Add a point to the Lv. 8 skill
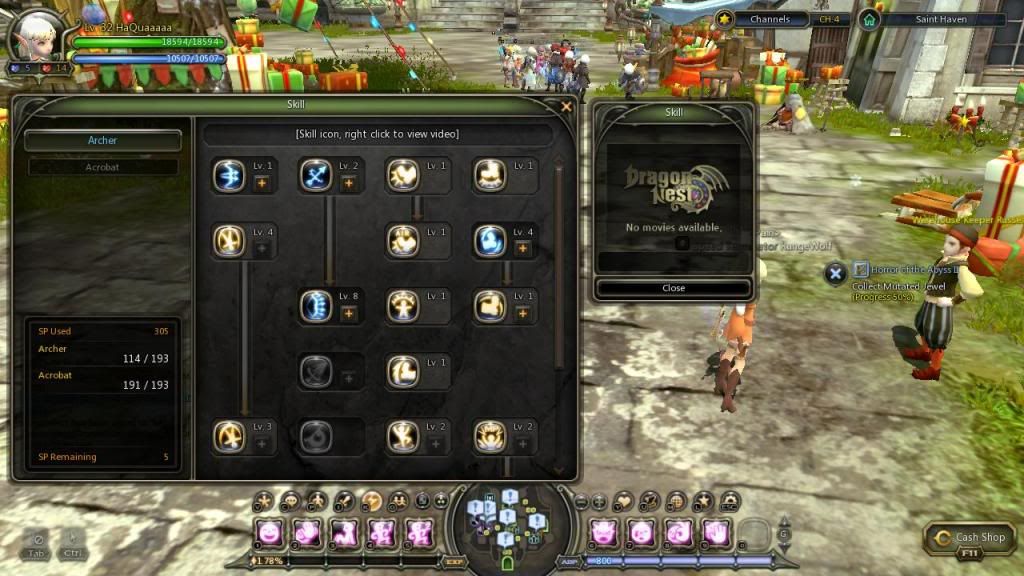Image resolution: width=1024 pixels, height=576 pixels. [x=348, y=314]
